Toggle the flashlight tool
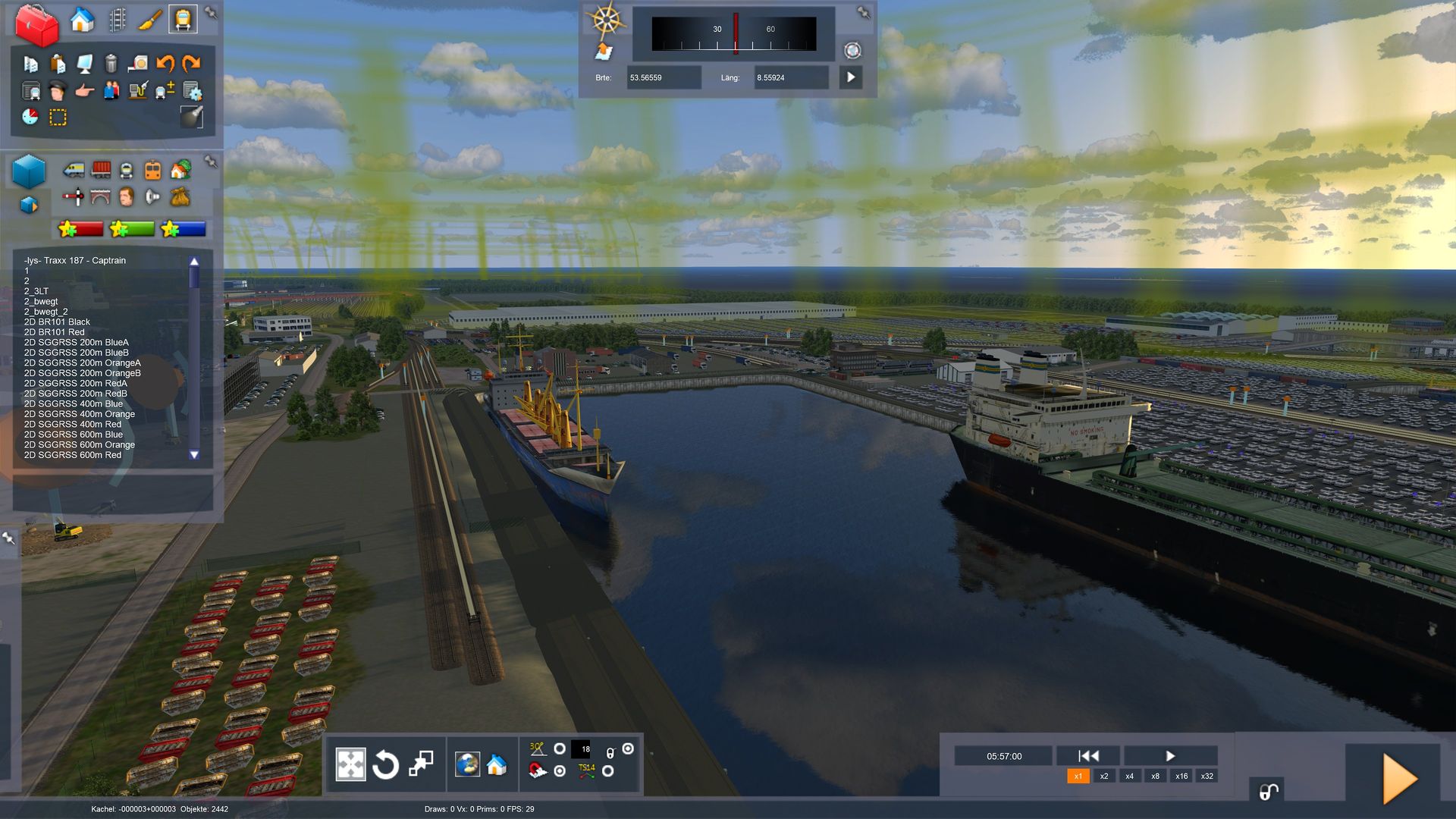This screenshot has width=1456, height=819. tap(191, 117)
